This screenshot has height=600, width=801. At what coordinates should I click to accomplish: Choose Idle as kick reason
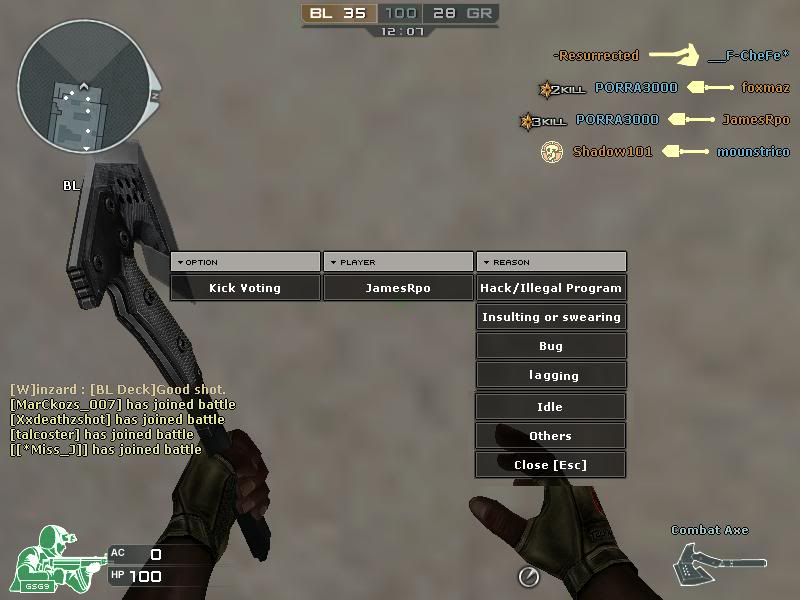(551, 407)
